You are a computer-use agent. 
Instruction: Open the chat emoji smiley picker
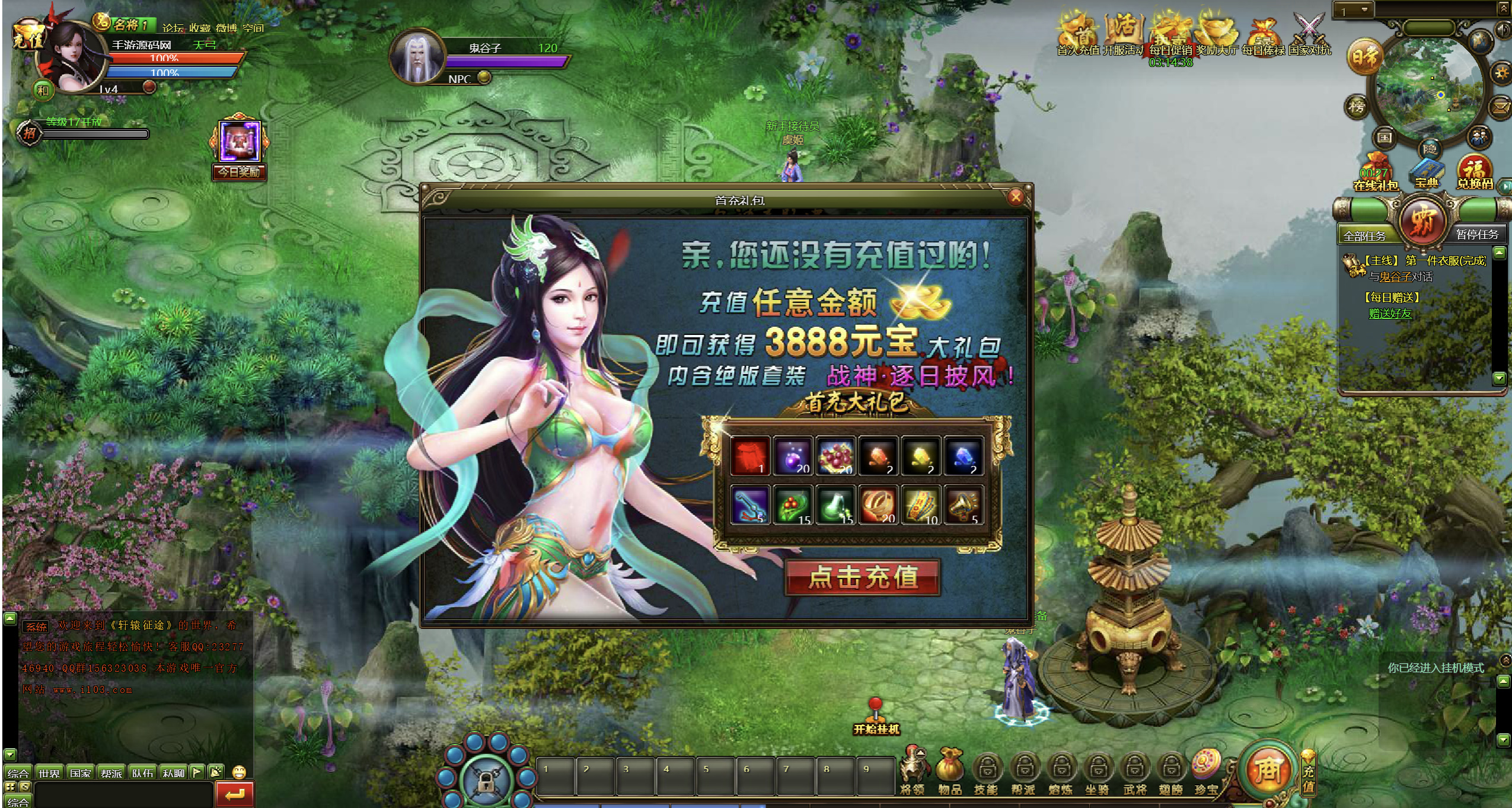pos(239,772)
